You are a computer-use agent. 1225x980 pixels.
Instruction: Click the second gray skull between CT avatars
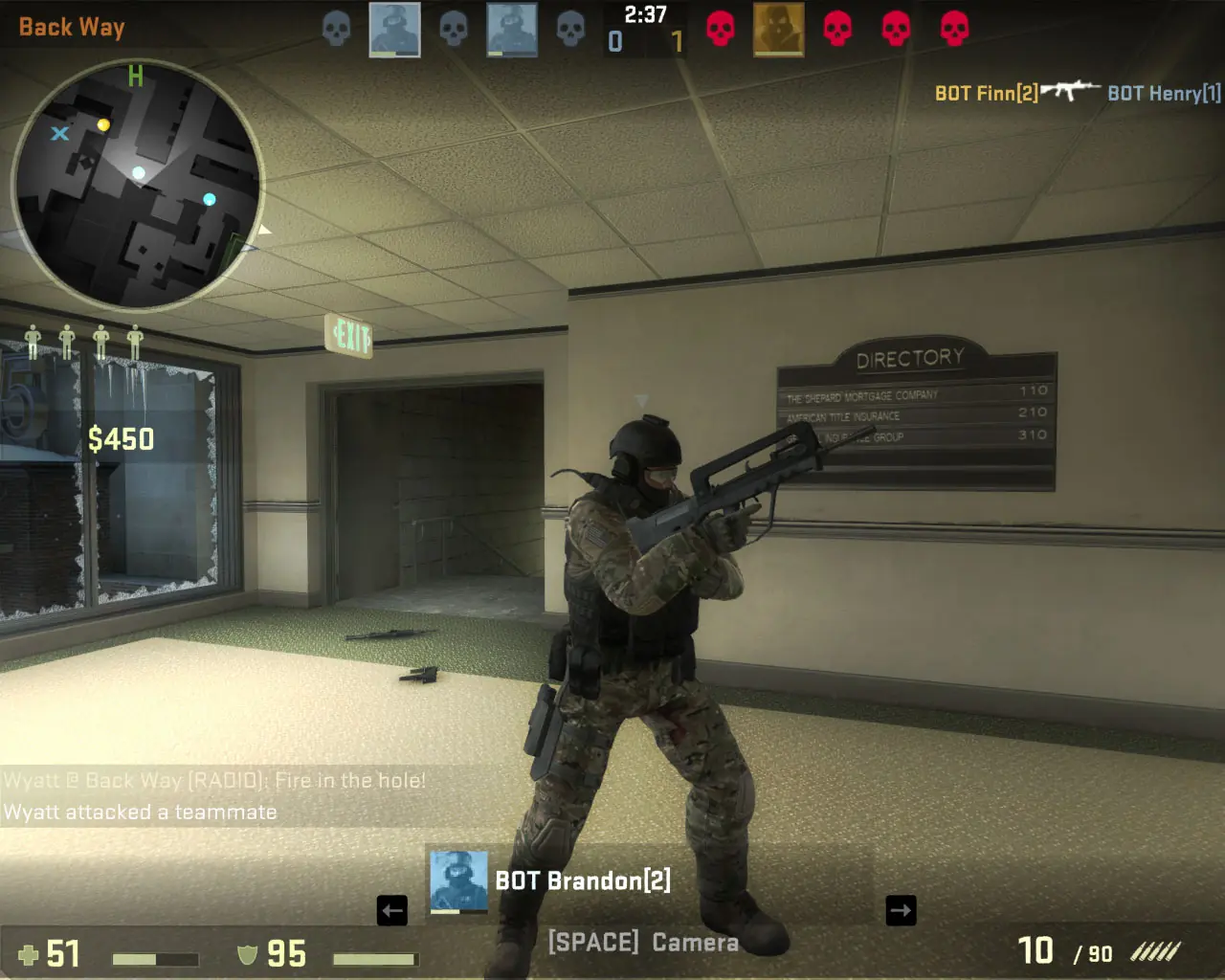pyautogui.click(x=452, y=29)
